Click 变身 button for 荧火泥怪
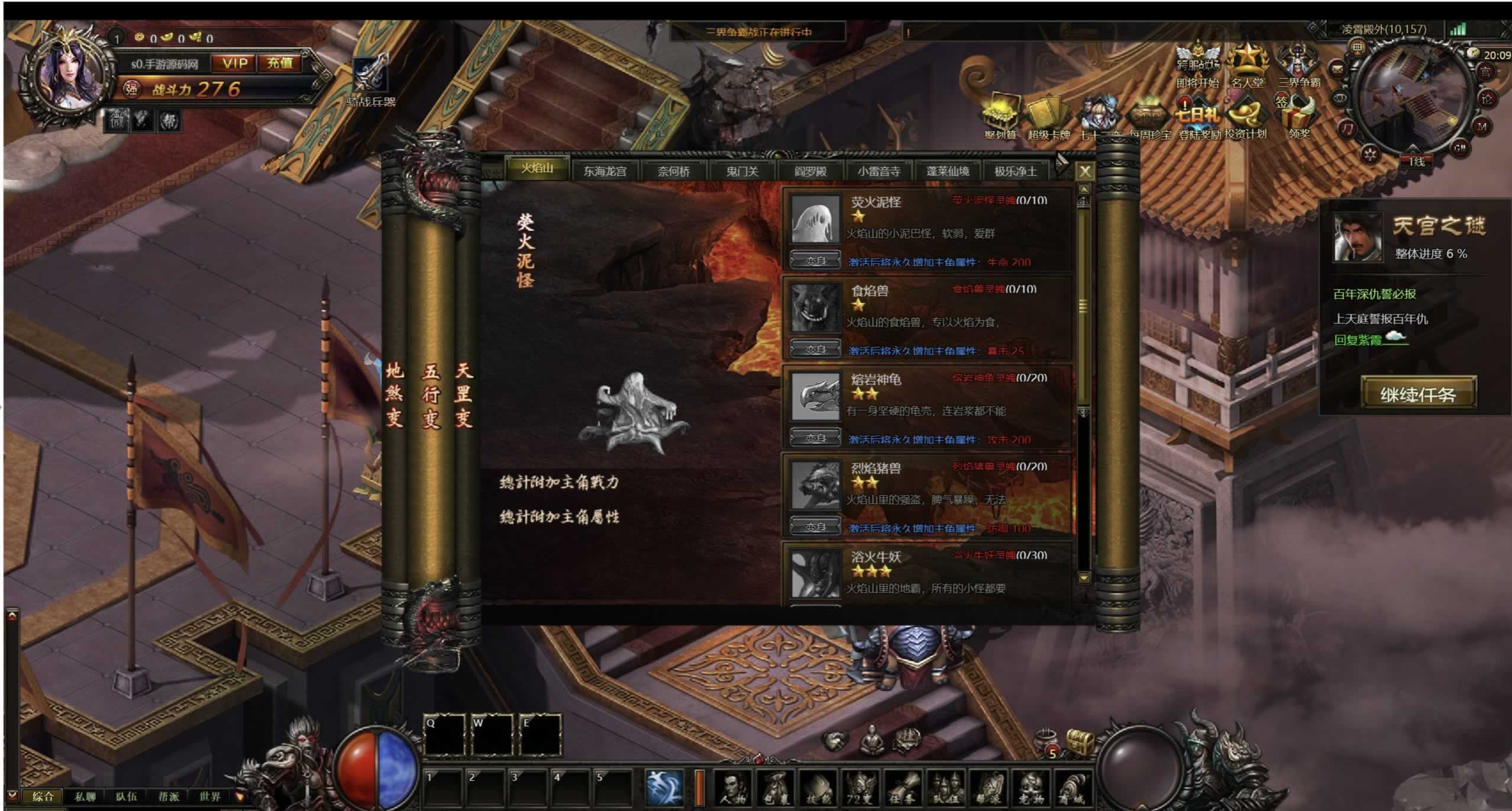This screenshot has height=811, width=1512. pyautogui.click(x=815, y=261)
